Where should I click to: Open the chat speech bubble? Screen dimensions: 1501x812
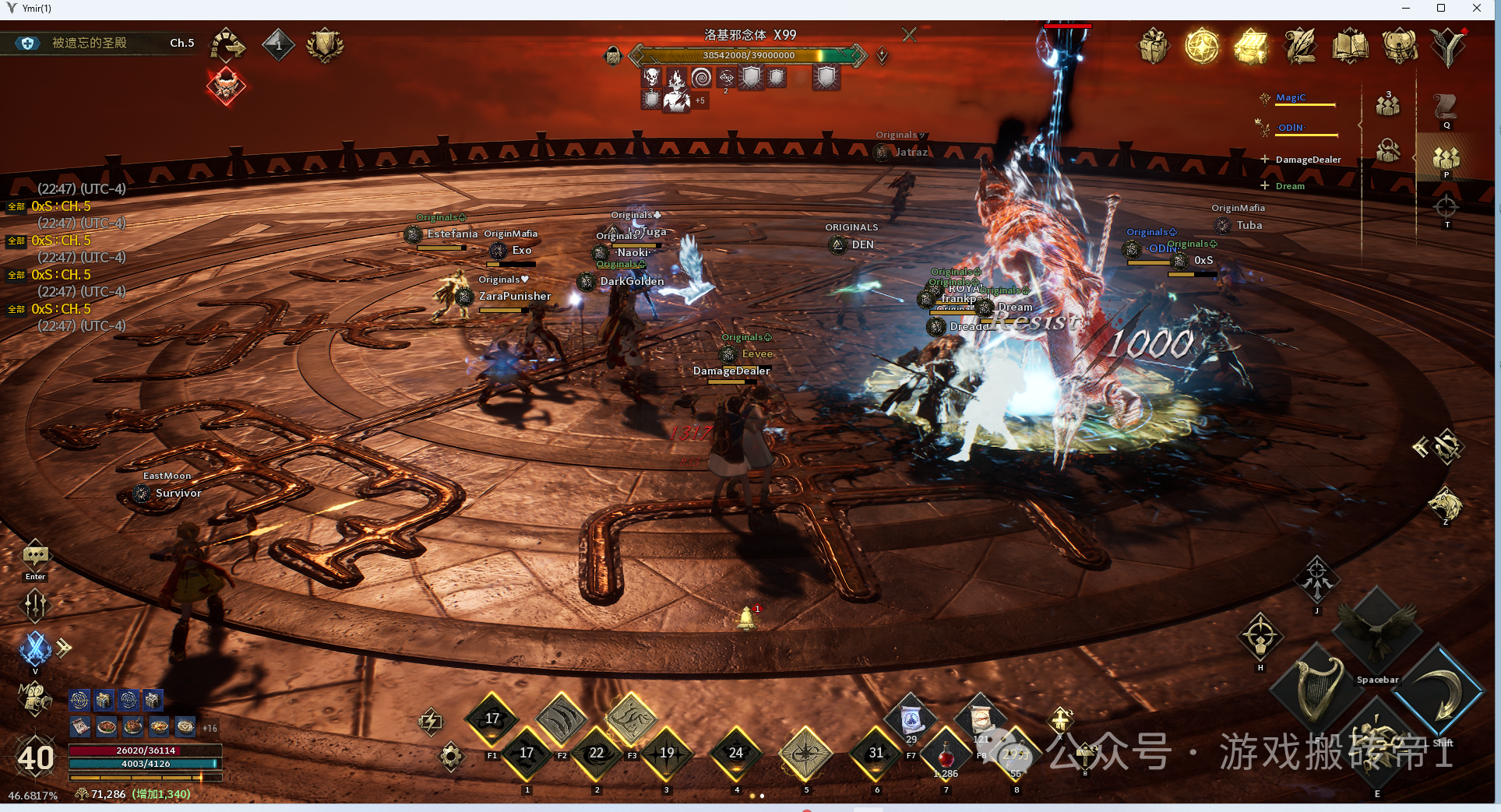click(x=35, y=556)
